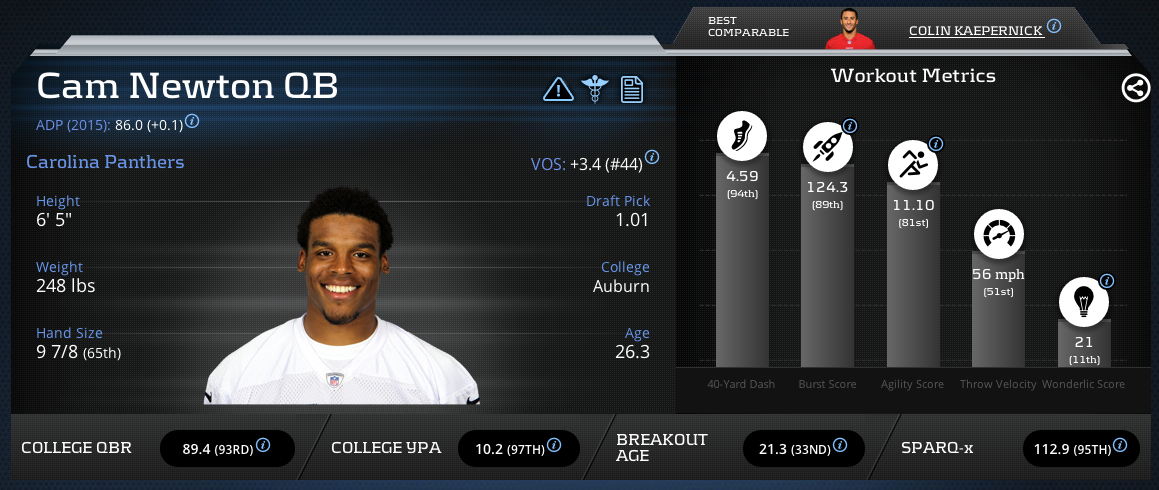
Task: Show info for ADP (2015)
Action: pos(192,121)
